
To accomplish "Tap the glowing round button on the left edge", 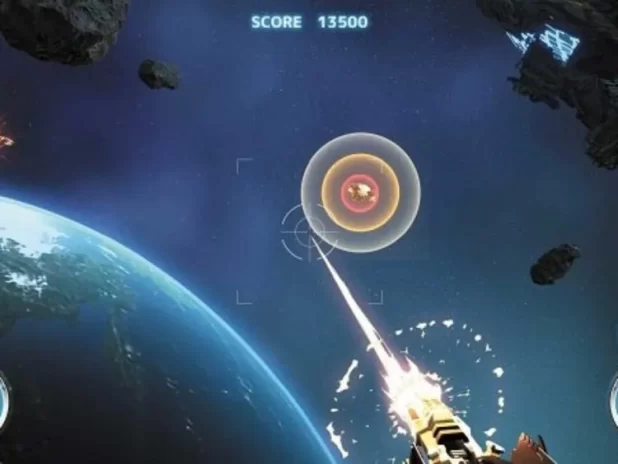I will click(x=3, y=395).
